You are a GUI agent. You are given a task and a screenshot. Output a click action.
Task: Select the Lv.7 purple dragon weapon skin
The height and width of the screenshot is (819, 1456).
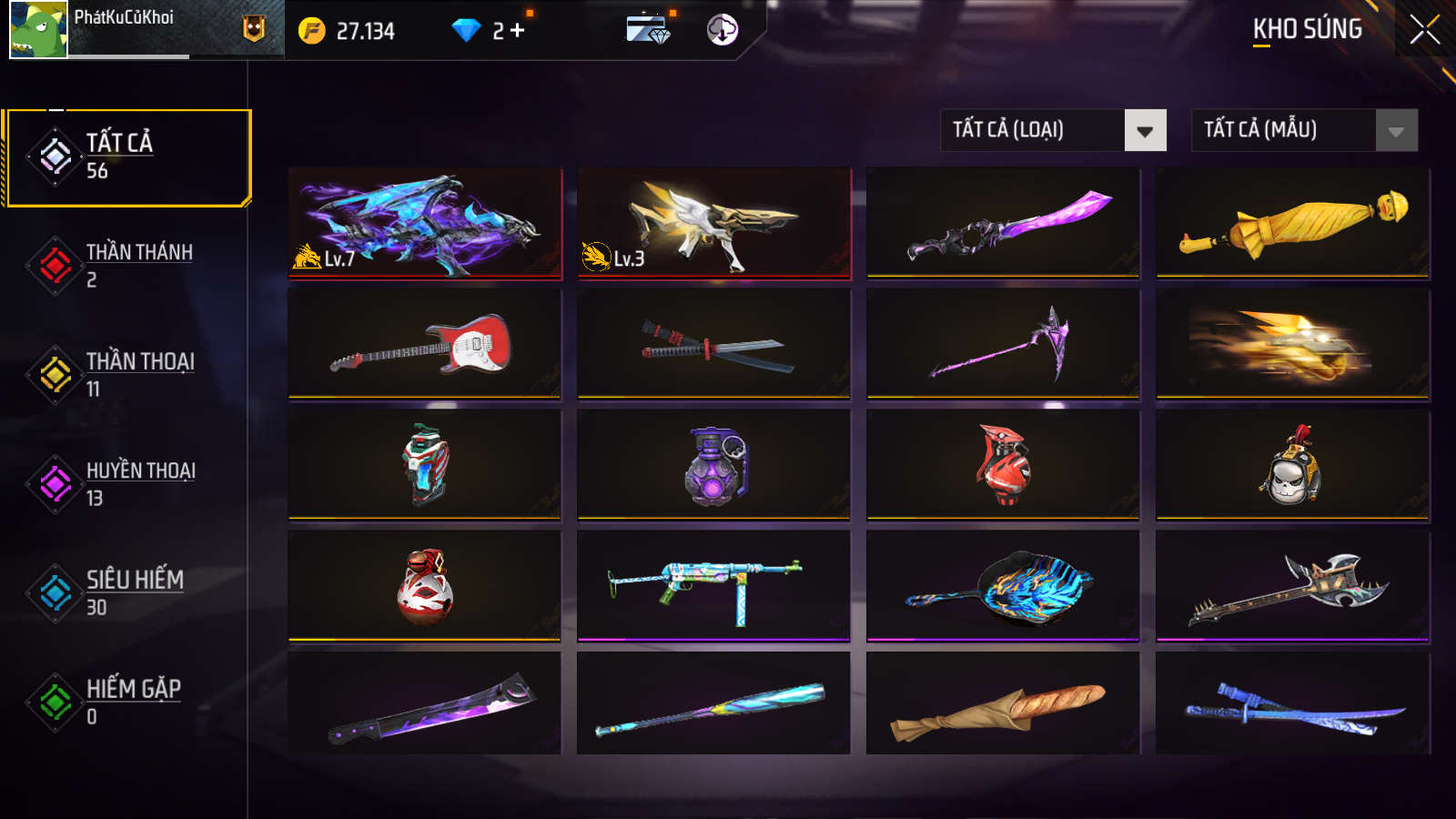point(425,221)
